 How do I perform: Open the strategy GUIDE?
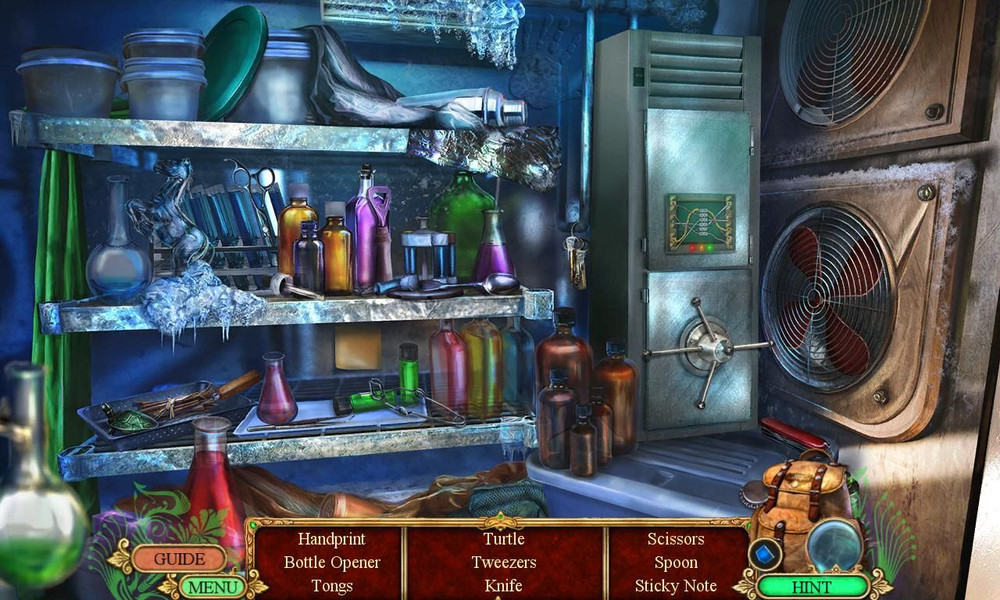tap(179, 559)
